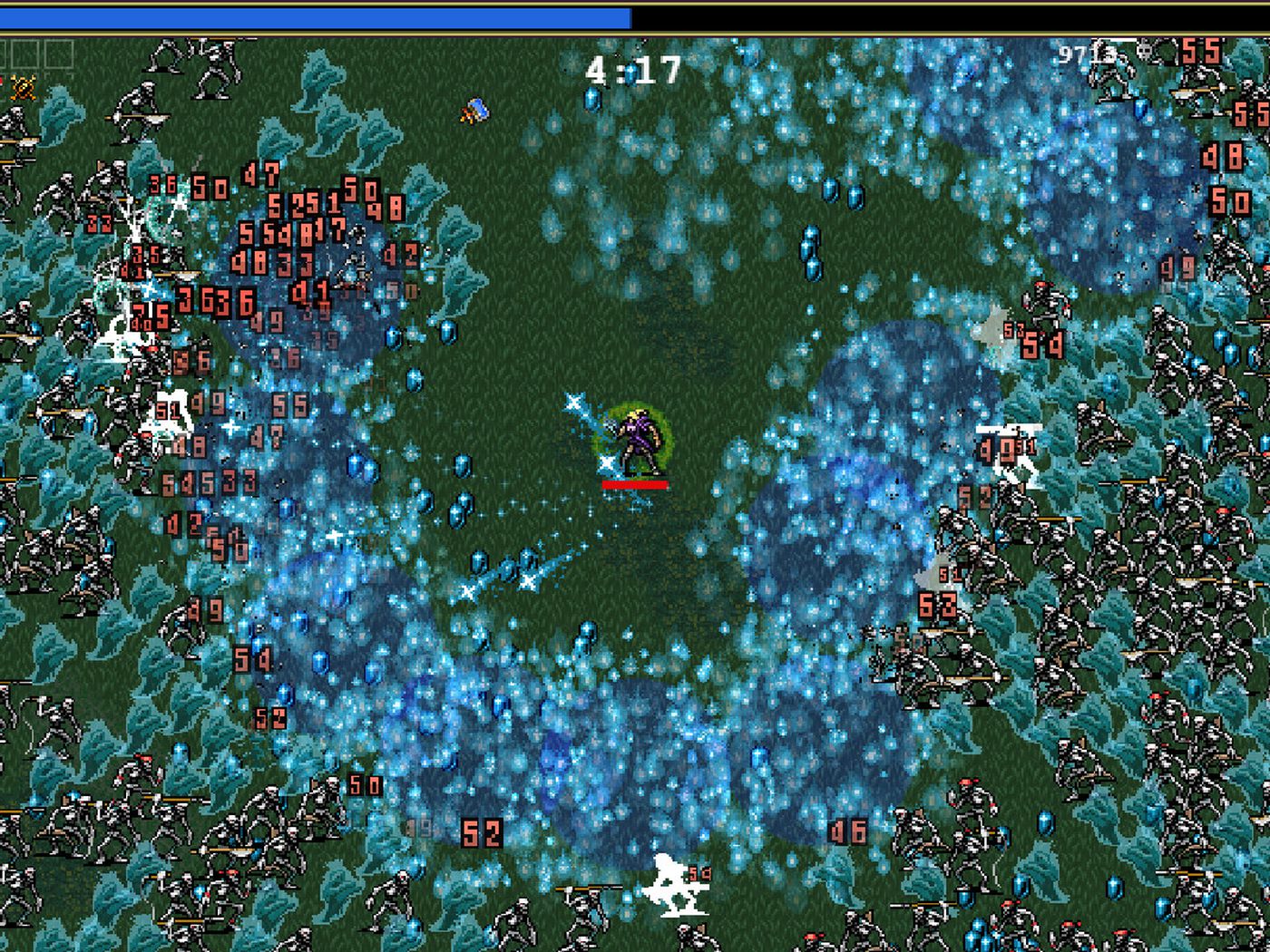1270x952 pixels.
Task: Click the 4:17 stage timer
Action: tap(632, 68)
